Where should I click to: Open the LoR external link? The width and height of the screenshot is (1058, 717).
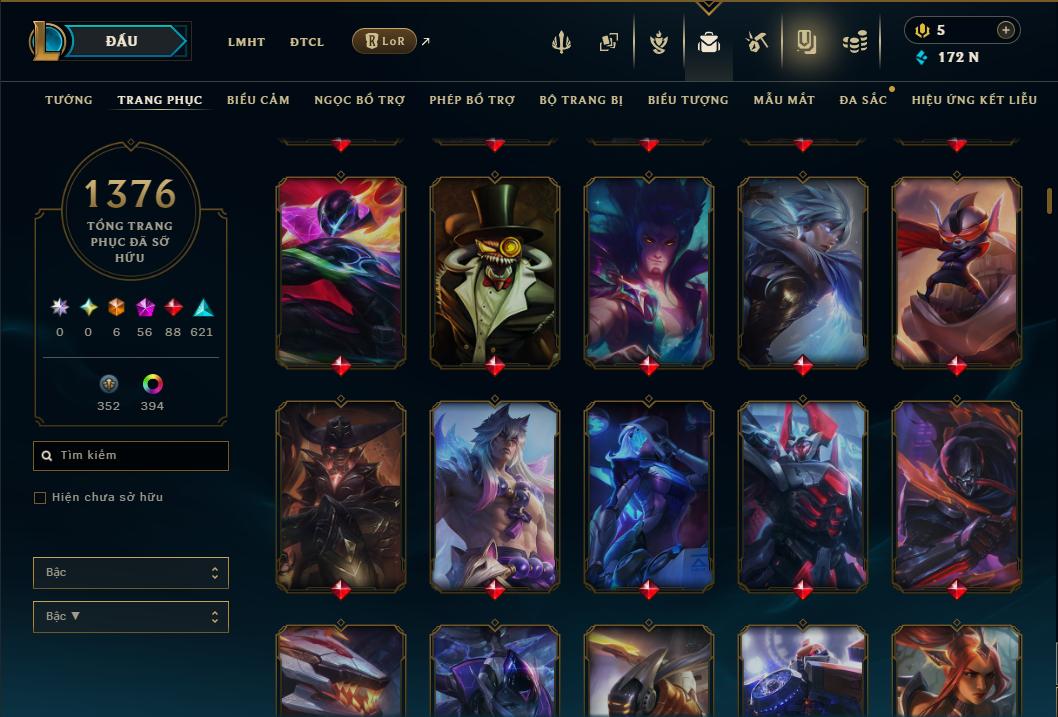click(x=385, y=42)
